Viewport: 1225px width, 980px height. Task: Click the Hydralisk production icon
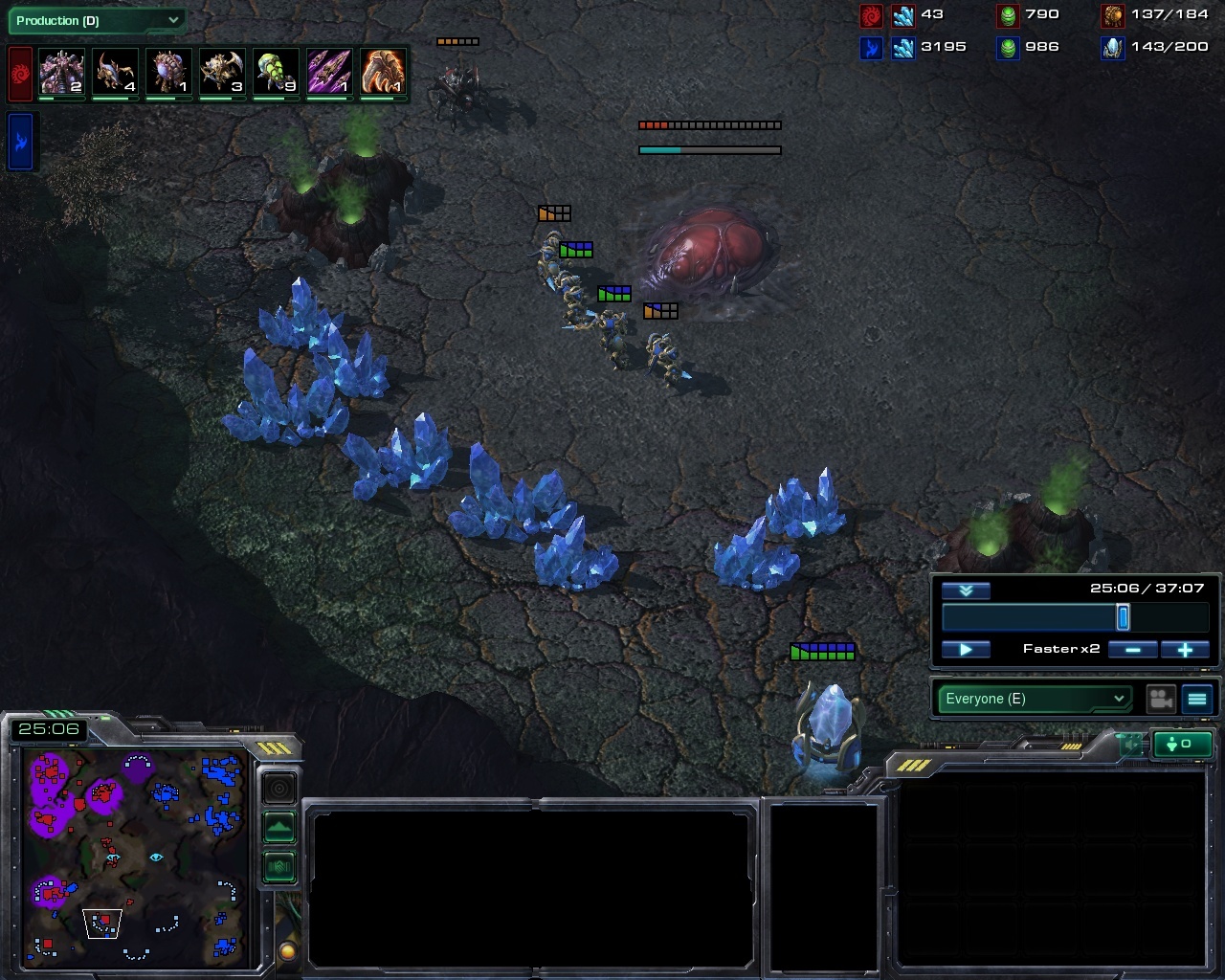(x=222, y=73)
